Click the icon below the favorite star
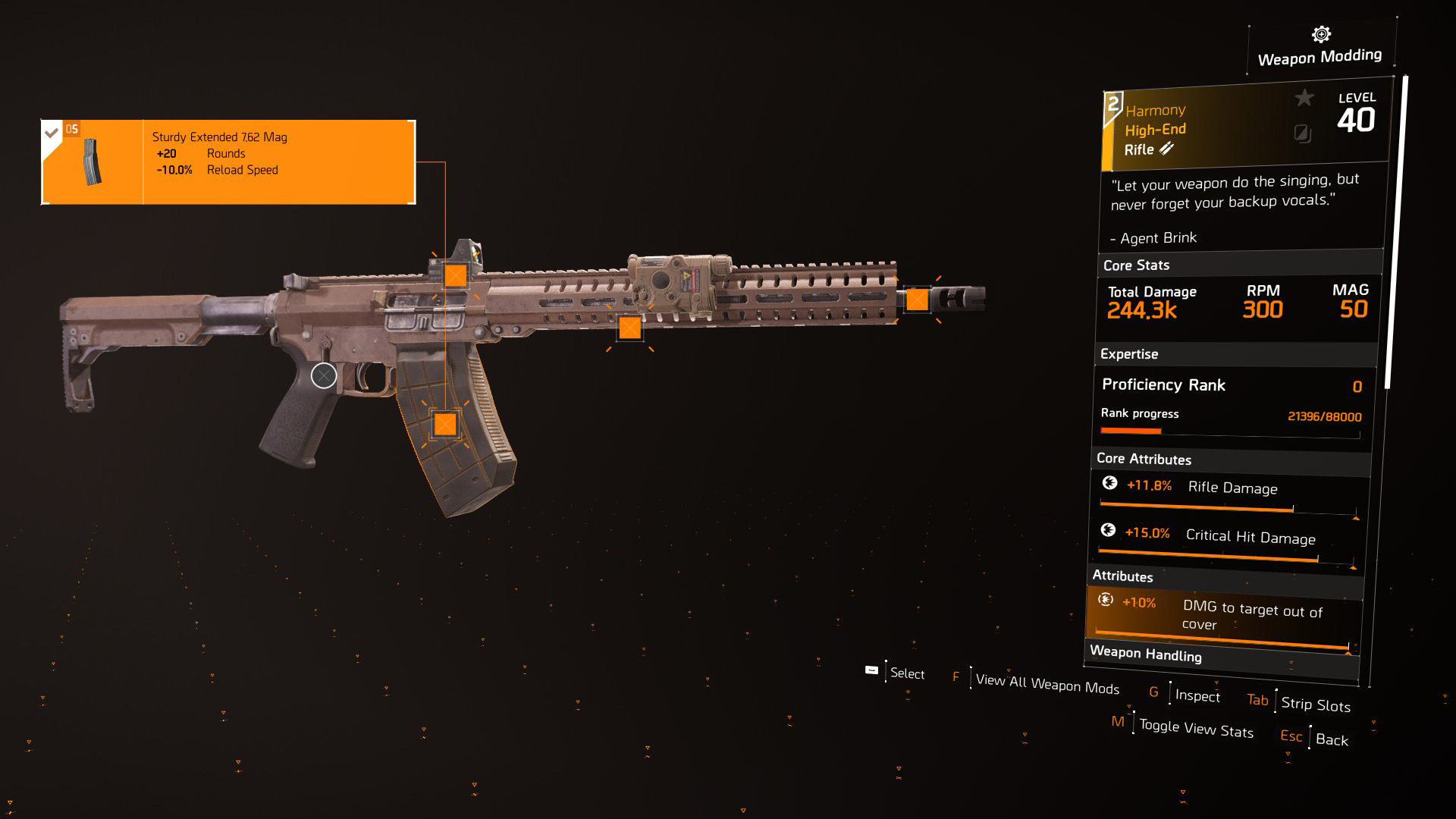Image resolution: width=1456 pixels, height=819 pixels. point(1302,134)
